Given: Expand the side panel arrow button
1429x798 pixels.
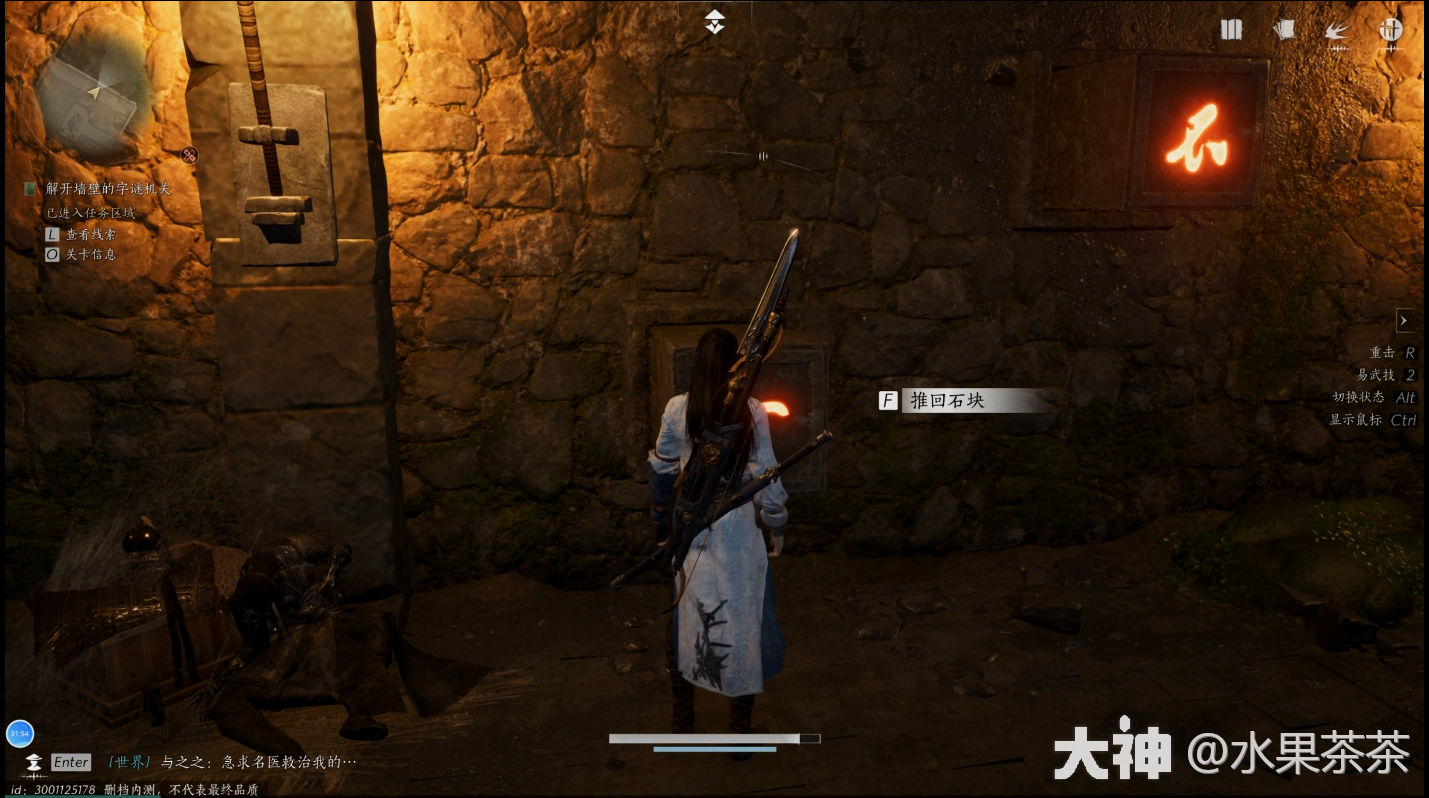Looking at the screenshot, I should [x=1404, y=320].
